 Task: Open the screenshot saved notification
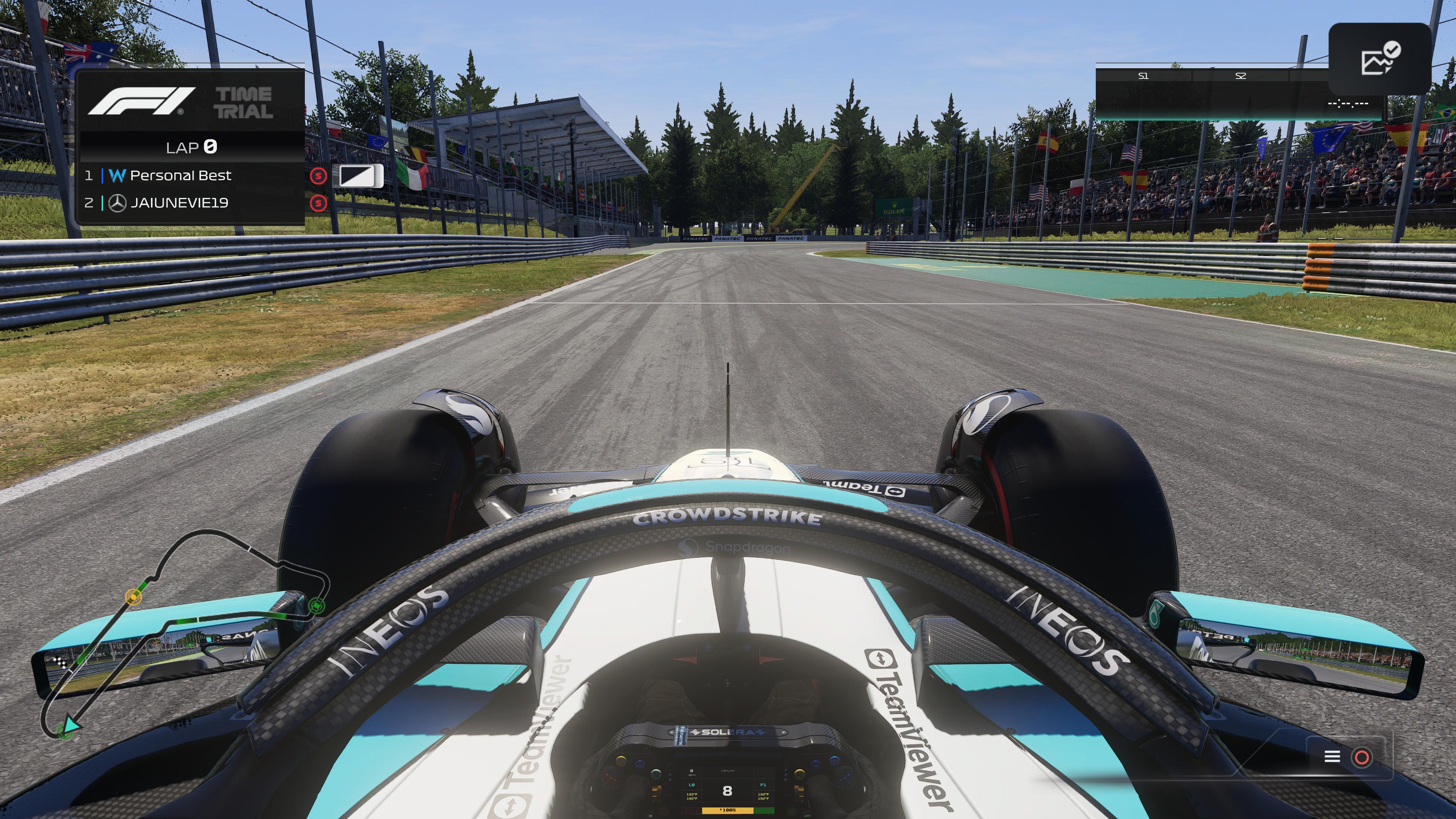coord(1380,60)
